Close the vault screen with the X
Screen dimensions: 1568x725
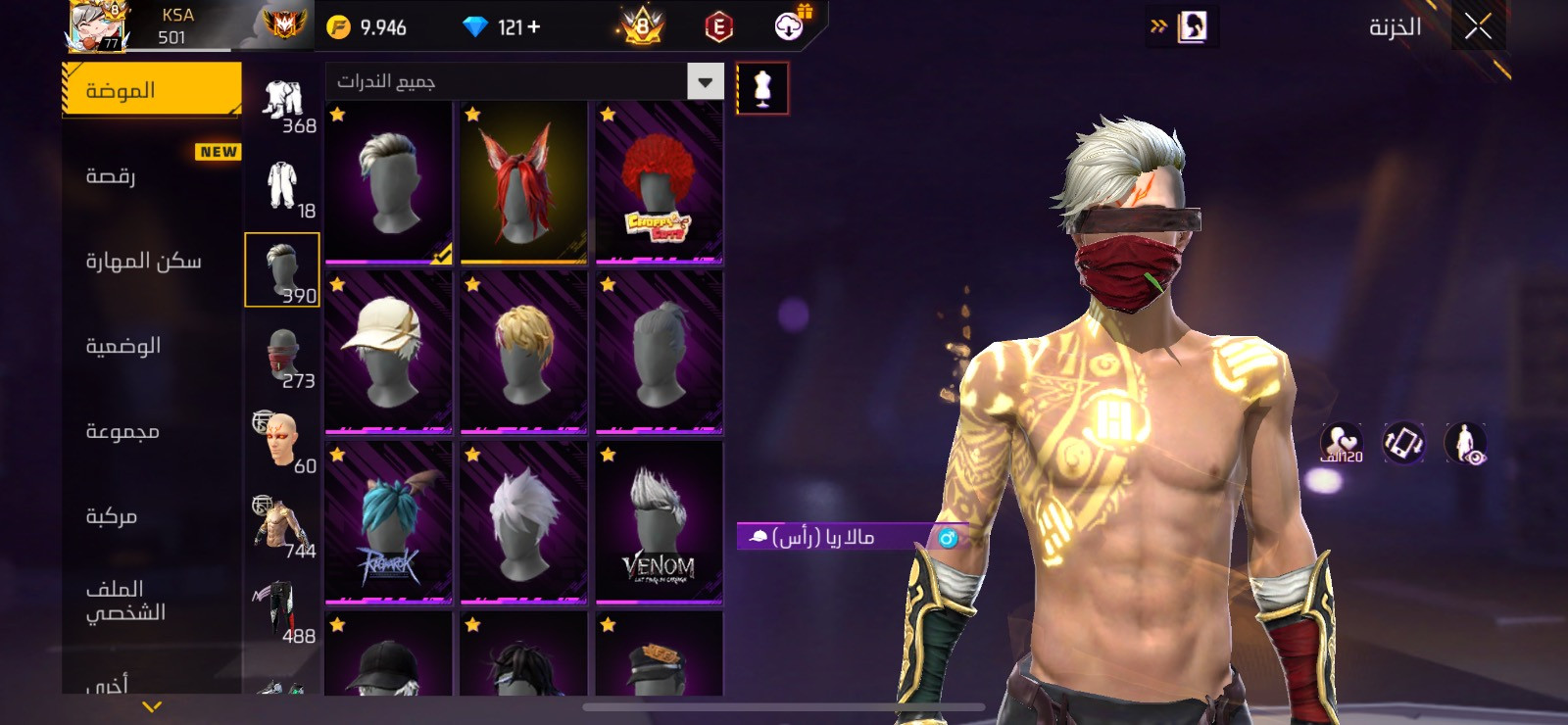1478,27
